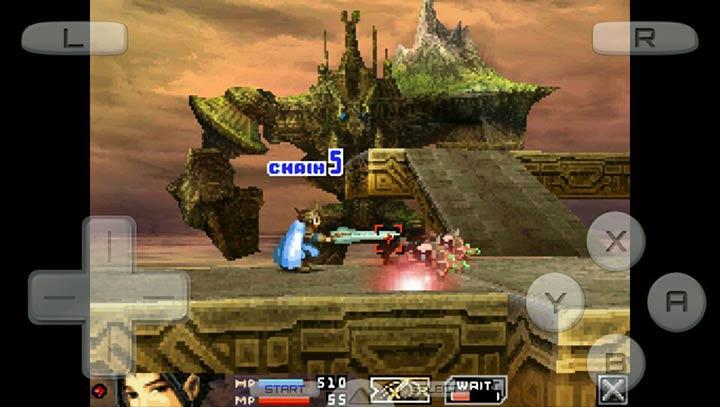Tap the round Y touch button

[x=555, y=301]
